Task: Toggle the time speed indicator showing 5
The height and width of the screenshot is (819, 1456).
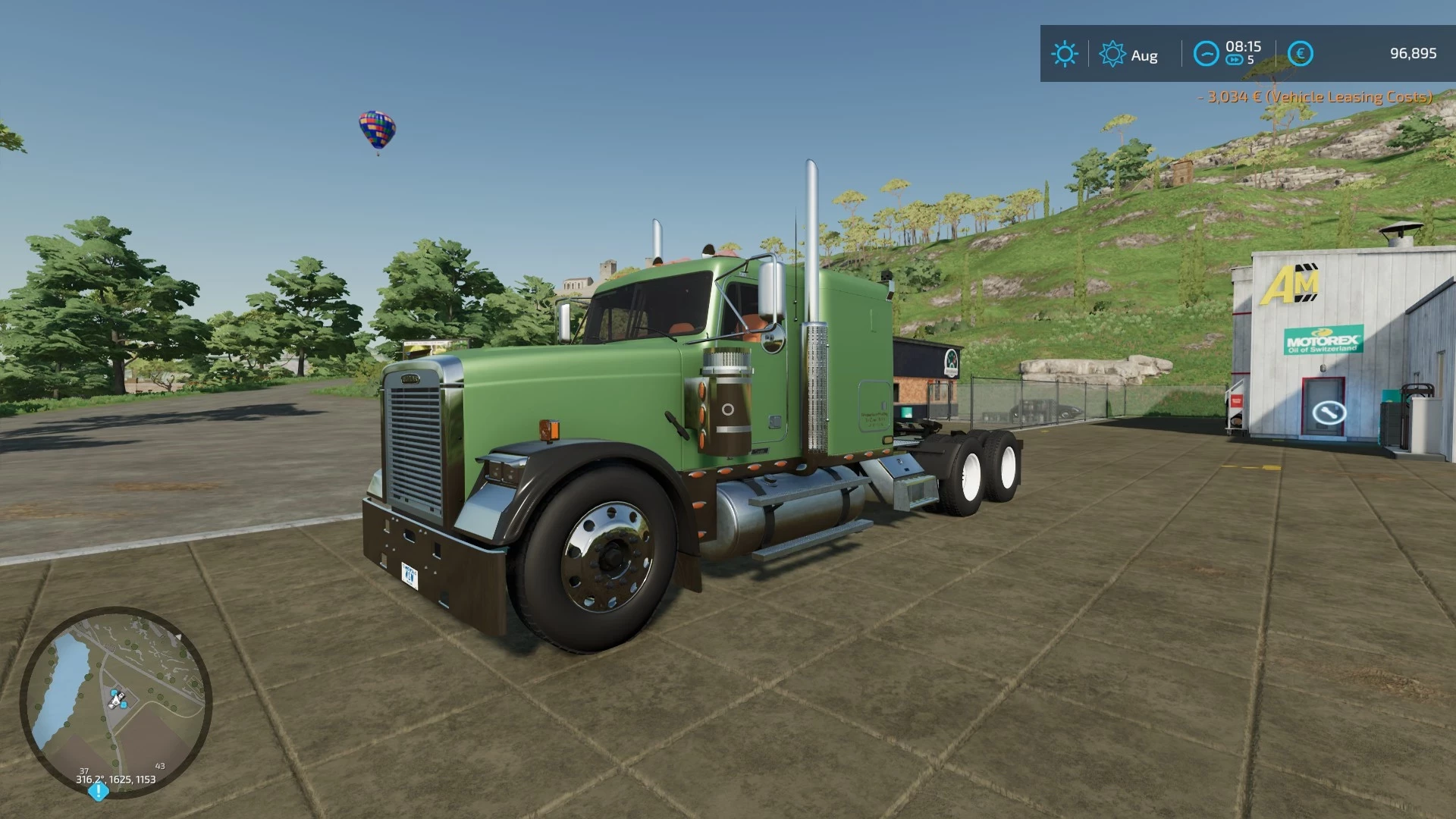Action: [x=1251, y=59]
